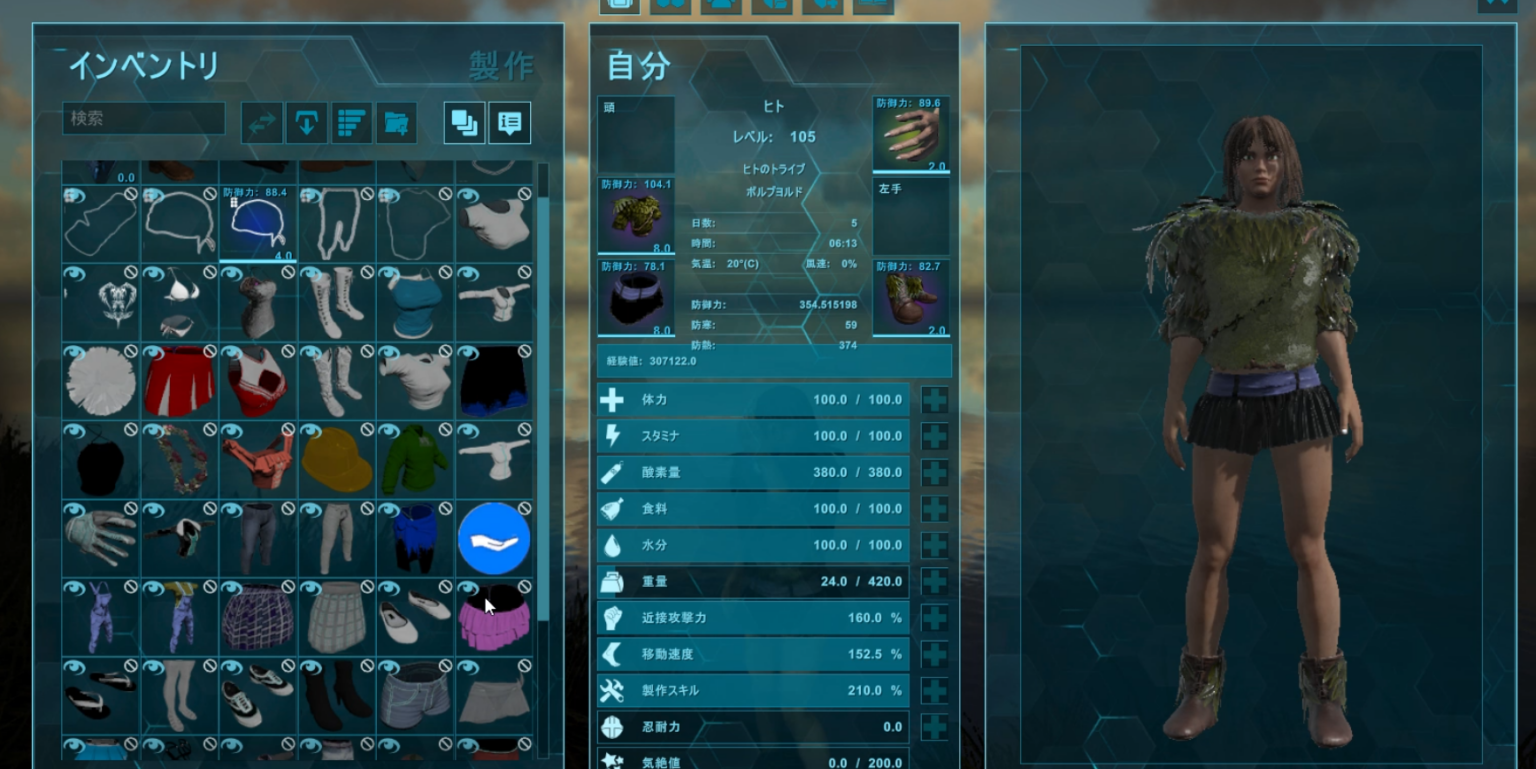Select the highlighted inventory icon at the top
The image size is (1536, 769).
618,4
